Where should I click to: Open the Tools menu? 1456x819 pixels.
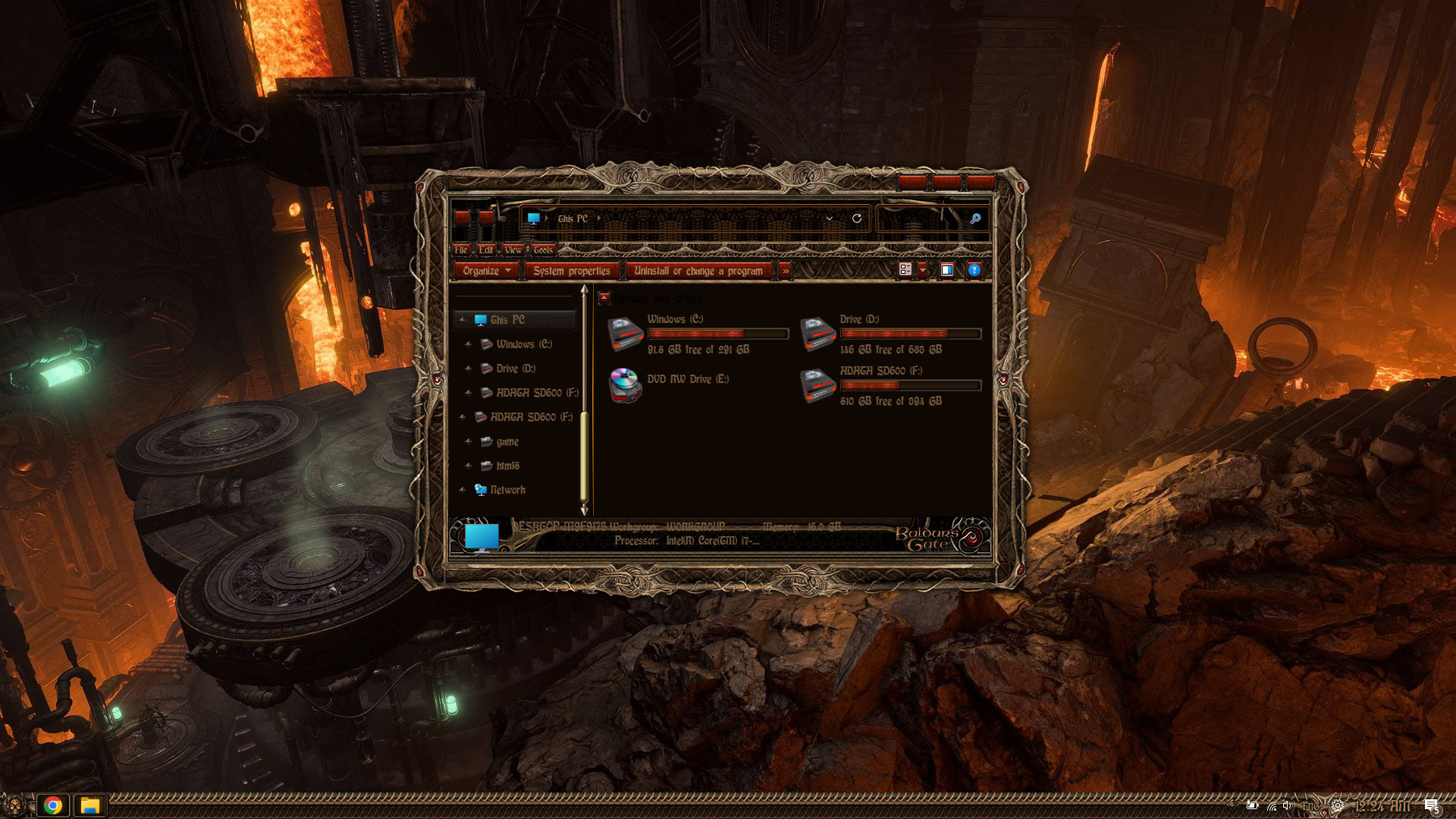click(x=543, y=249)
